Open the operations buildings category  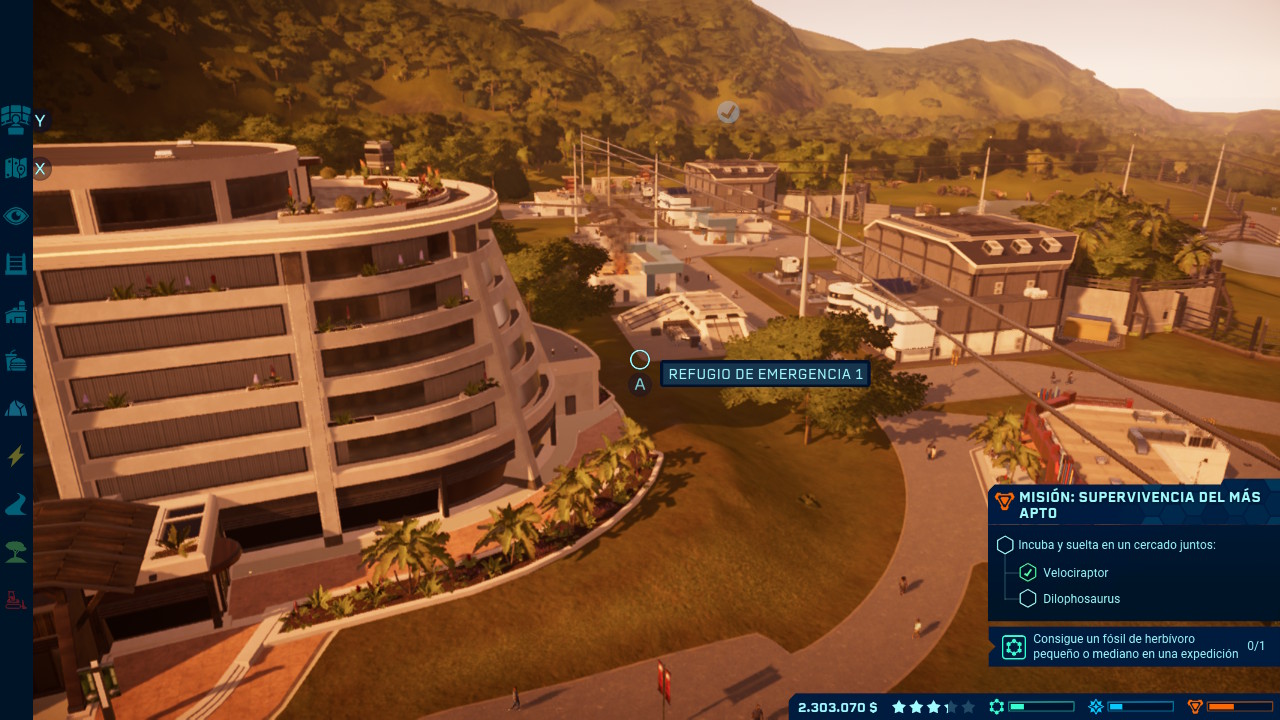16,313
